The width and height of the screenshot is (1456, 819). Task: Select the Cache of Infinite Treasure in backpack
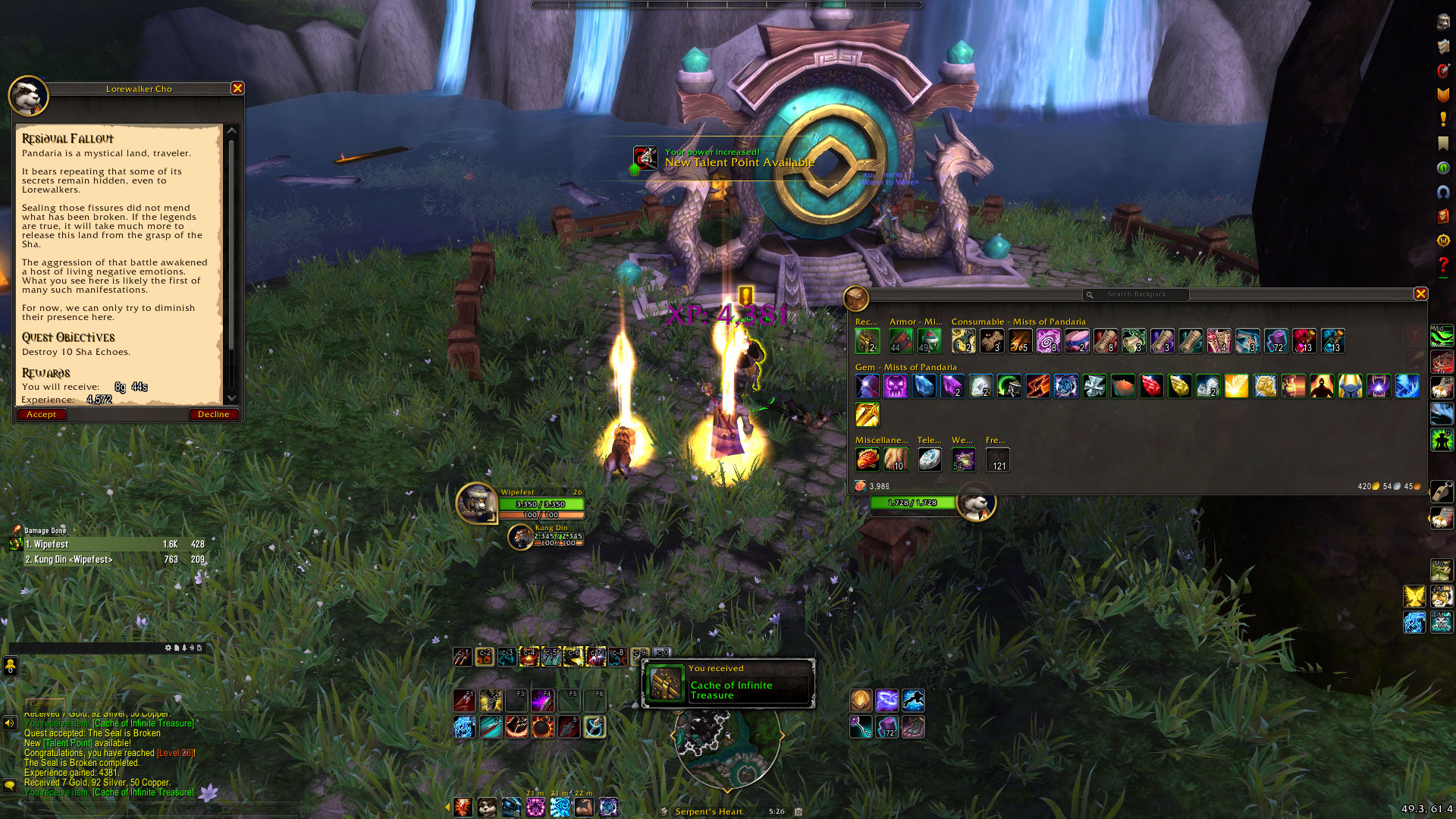(867, 341)
